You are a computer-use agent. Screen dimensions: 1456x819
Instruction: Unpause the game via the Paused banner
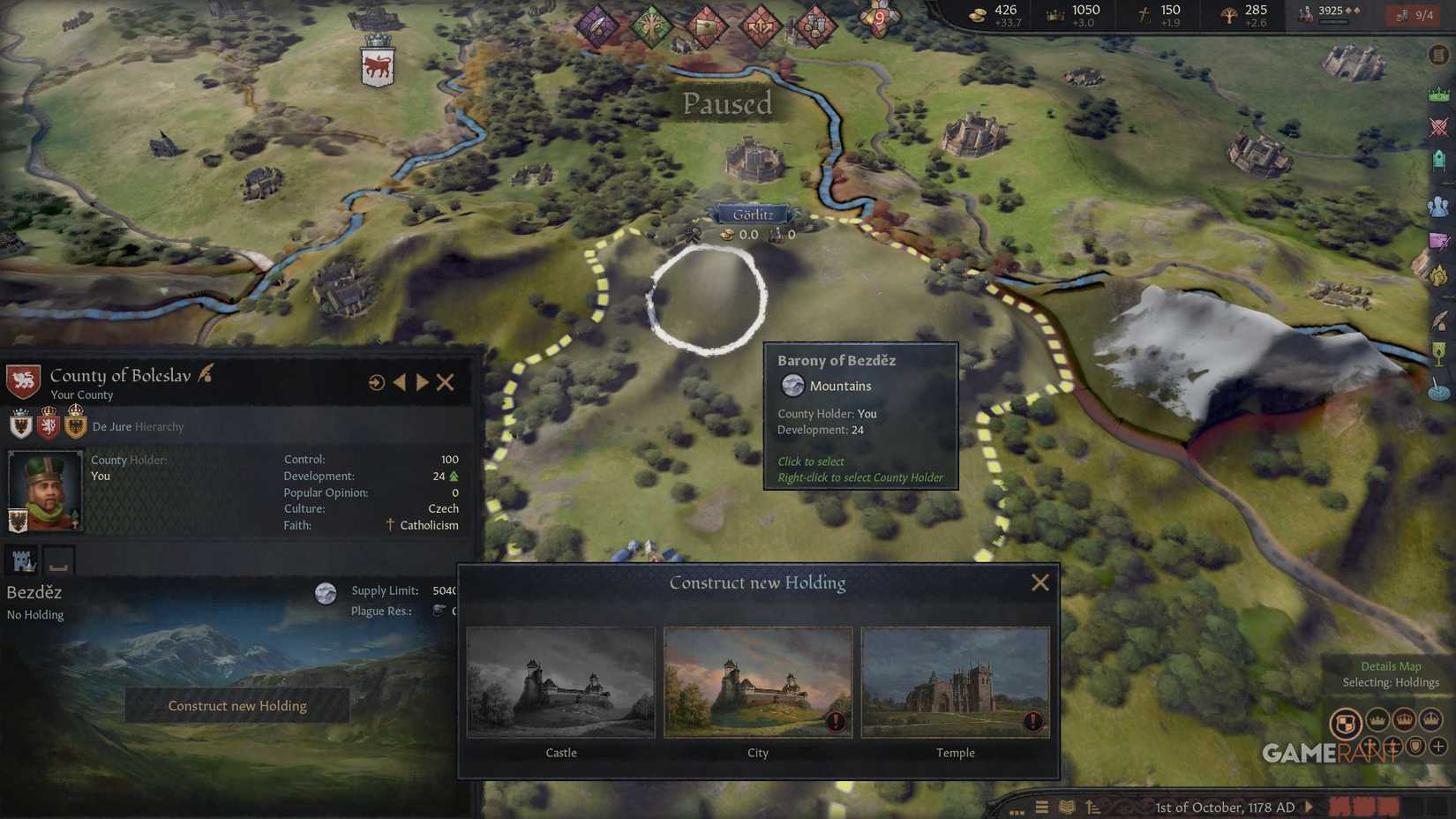[726, 103]
